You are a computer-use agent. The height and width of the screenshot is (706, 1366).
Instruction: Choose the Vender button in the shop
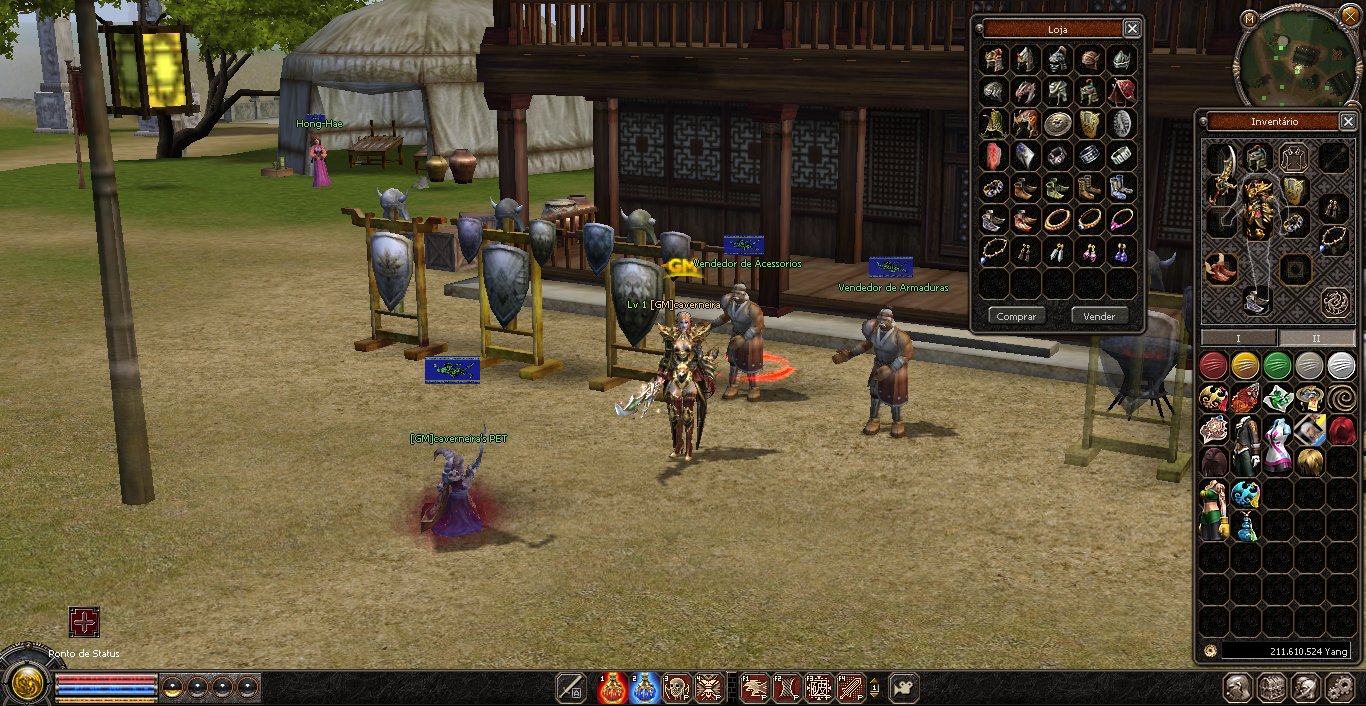tap(1099, 316)
